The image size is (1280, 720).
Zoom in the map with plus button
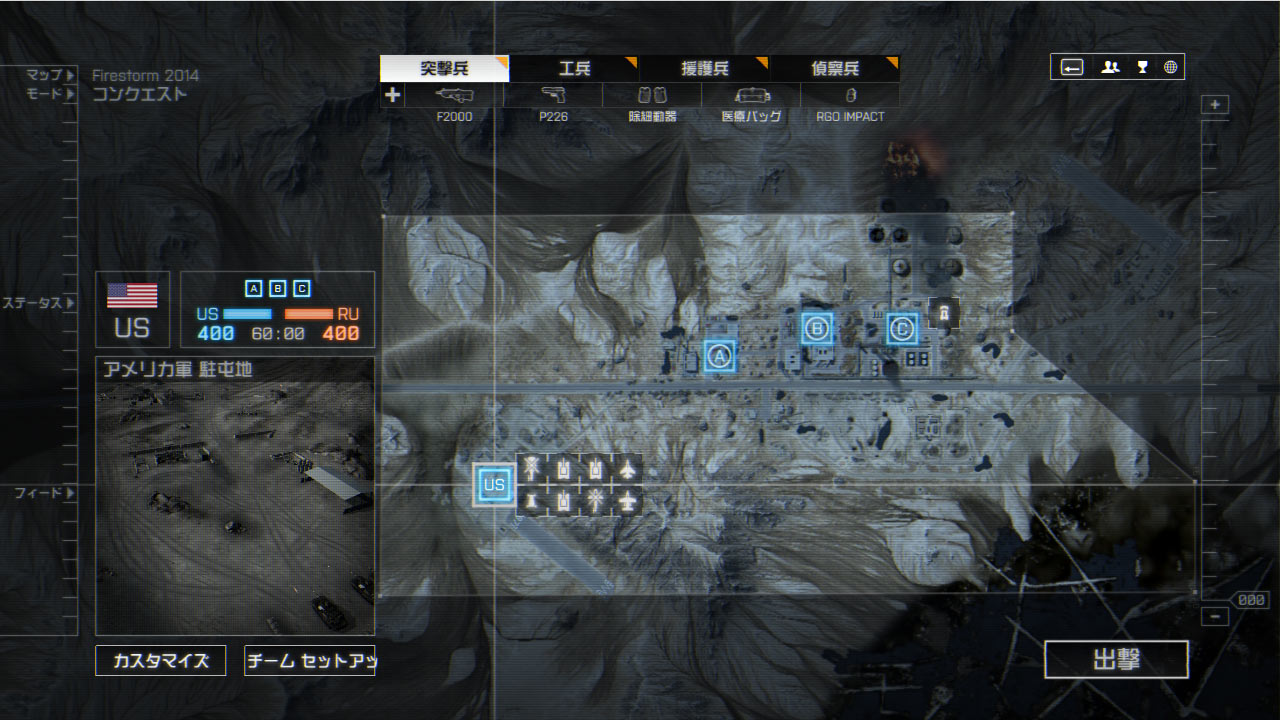(1215, 105)
